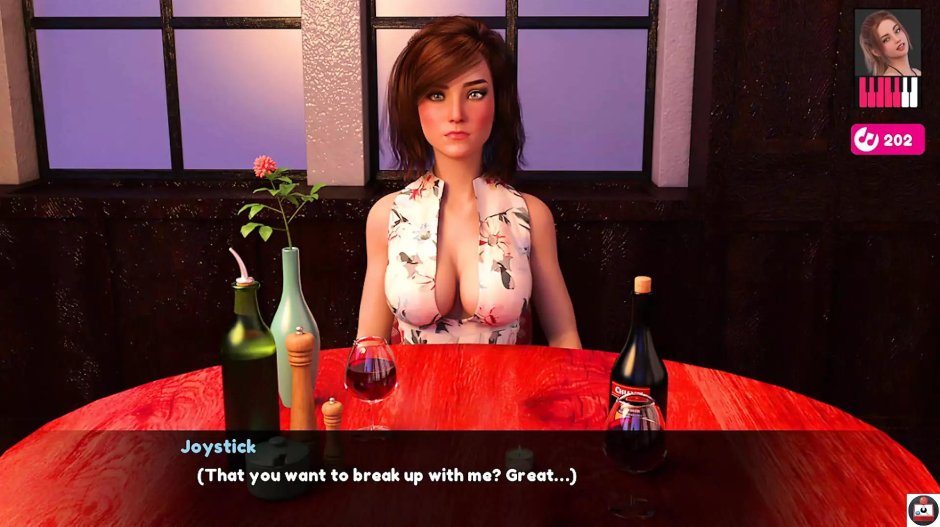Screen dimensions: 940x527
Task: Click the round channel logo watermark
Action: click(922, 509)
